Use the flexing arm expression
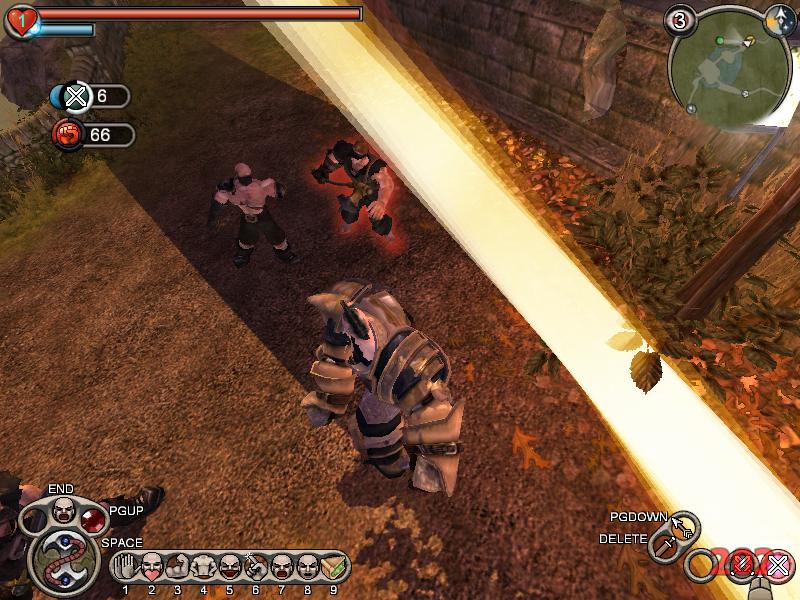Image resolution: width=800 pixels, height=600 pixels. click(178, 567)
